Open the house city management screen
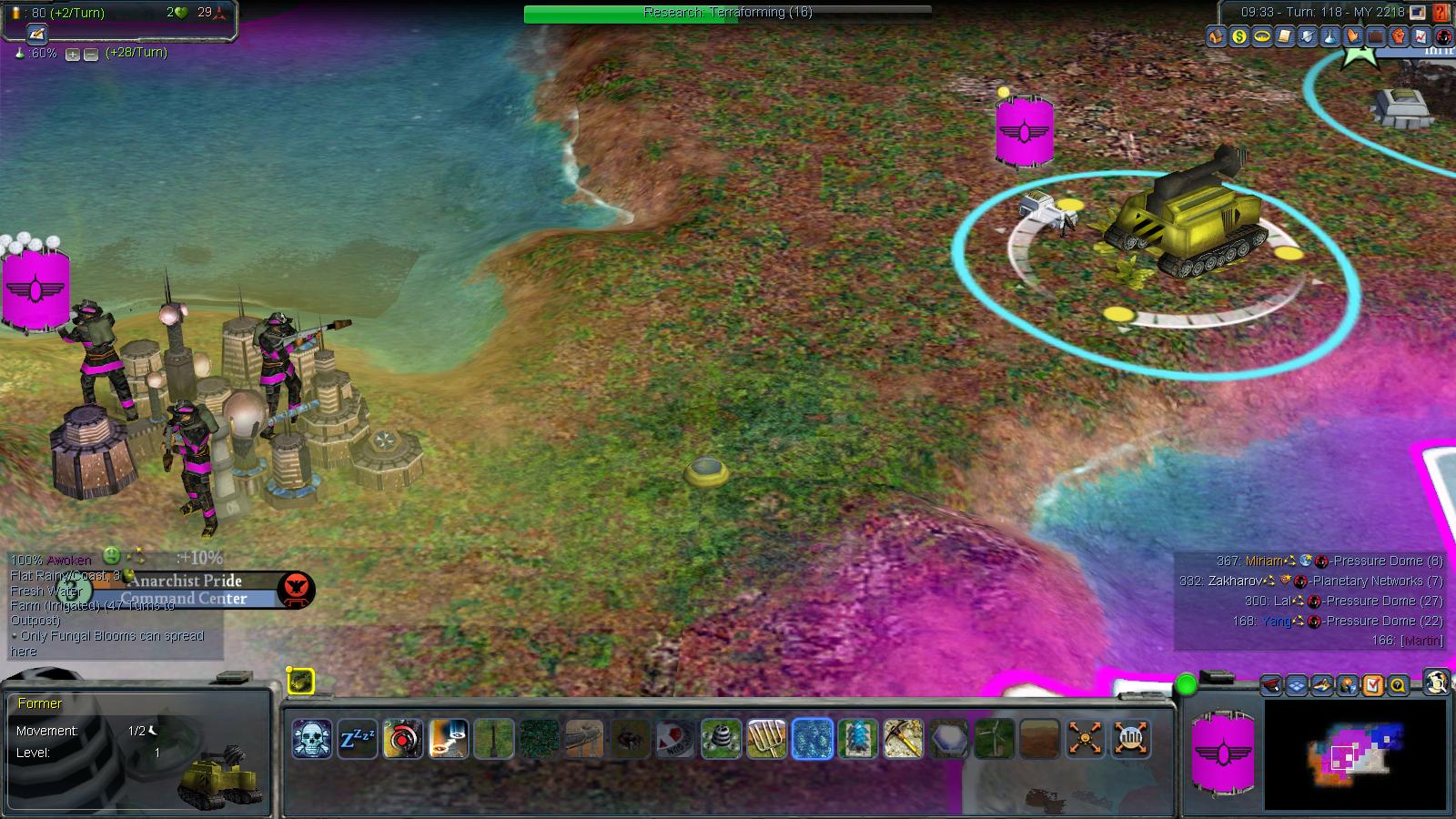Image resolution: width=1456 pixels, height=819 pixels. 1216,36
